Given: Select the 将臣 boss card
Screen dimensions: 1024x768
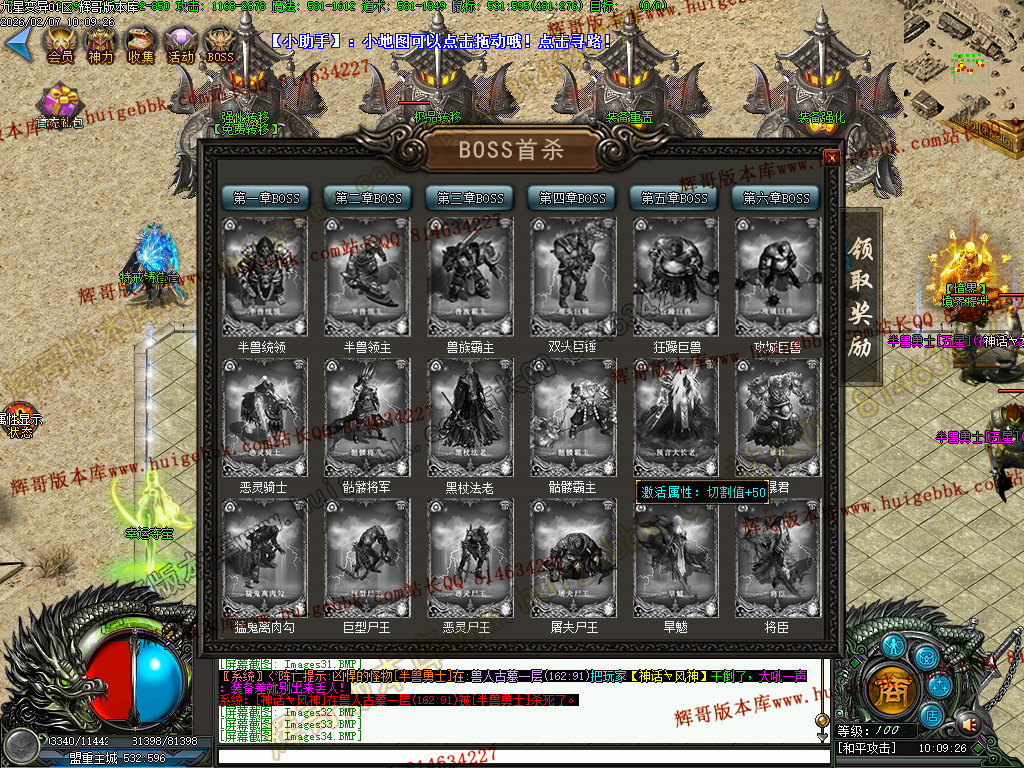Looking at the screenshot, I should click(x=776, y=557).
